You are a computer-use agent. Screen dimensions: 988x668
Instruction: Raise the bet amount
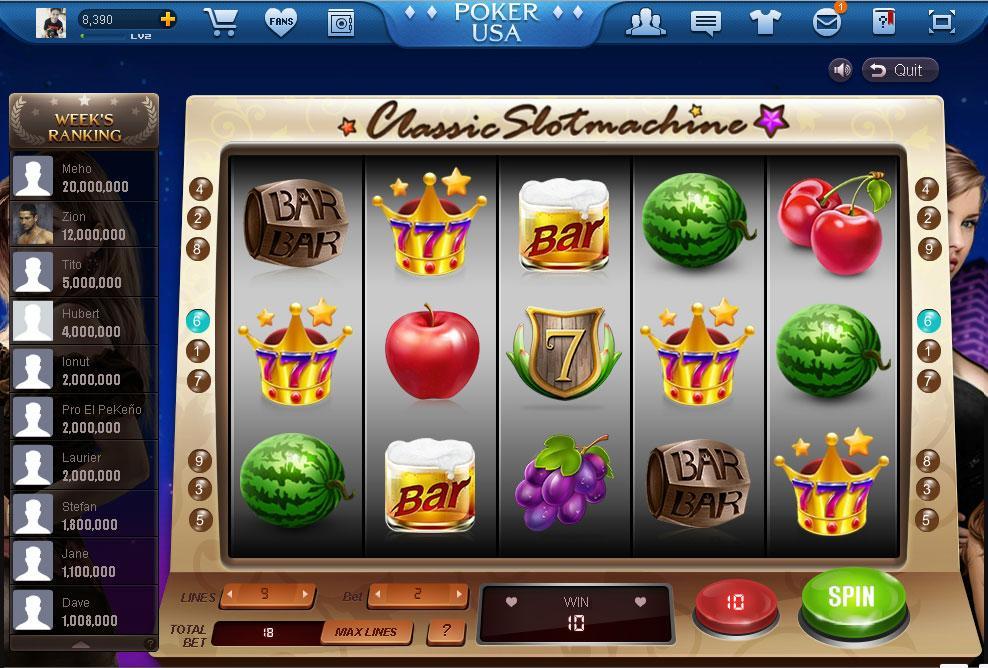tap(460, 595)
